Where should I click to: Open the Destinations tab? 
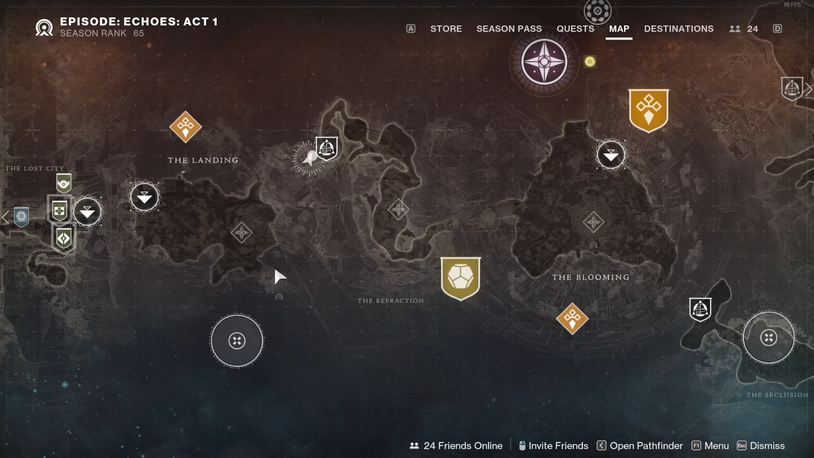tap(678, 29)
